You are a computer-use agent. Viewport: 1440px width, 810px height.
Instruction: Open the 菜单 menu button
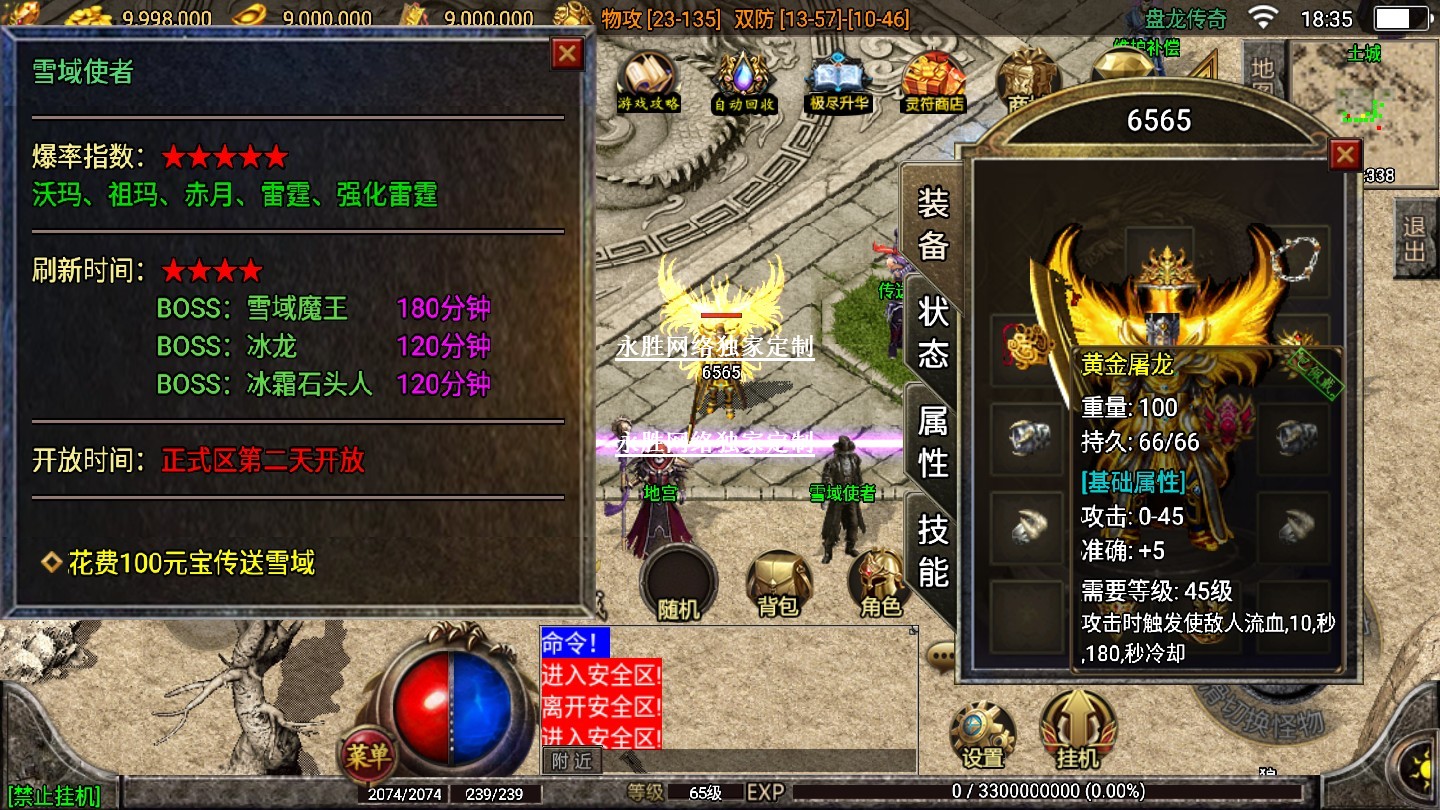point(367,756)
